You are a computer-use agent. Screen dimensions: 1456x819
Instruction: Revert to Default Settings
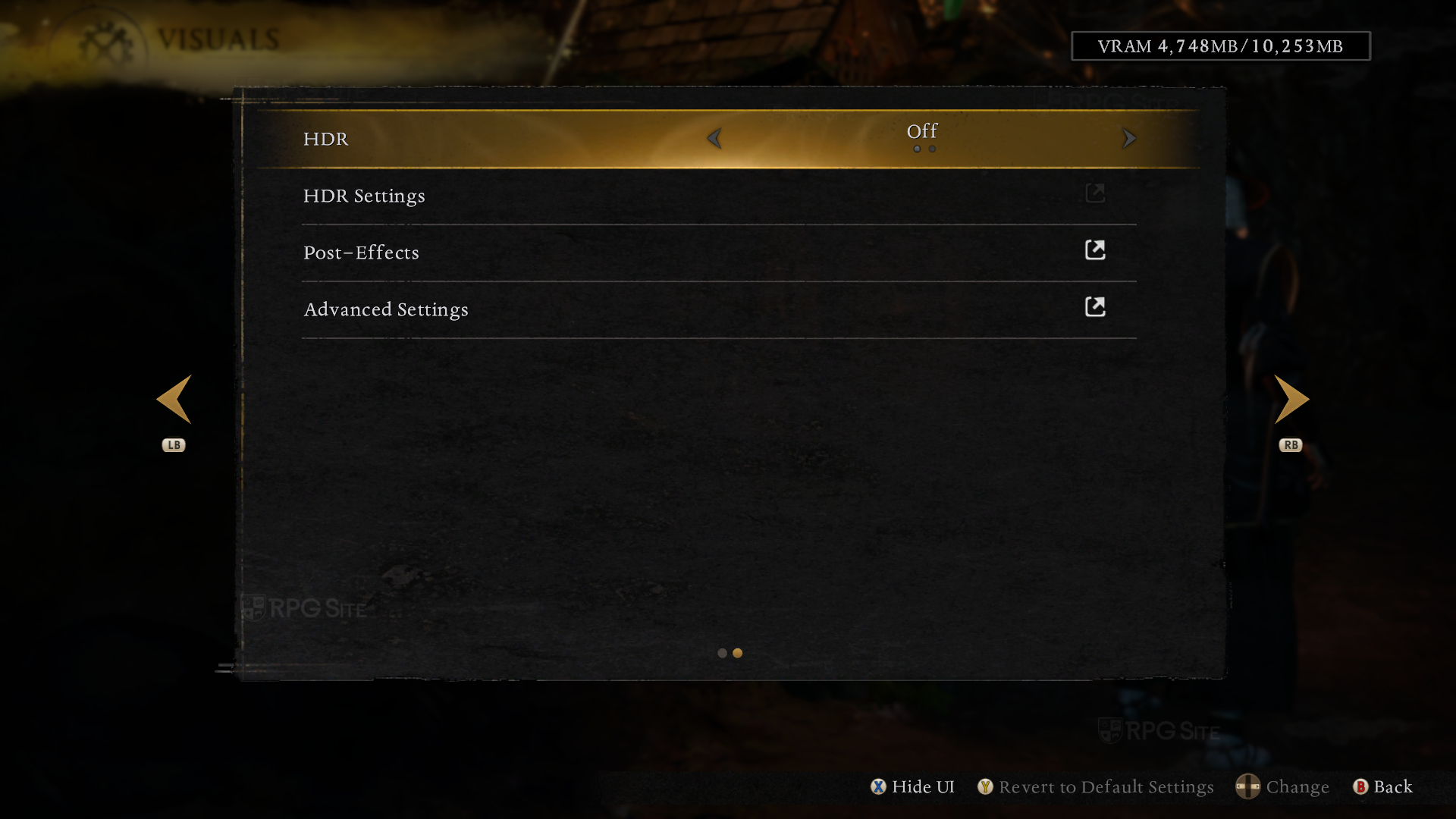[1096, 787]
